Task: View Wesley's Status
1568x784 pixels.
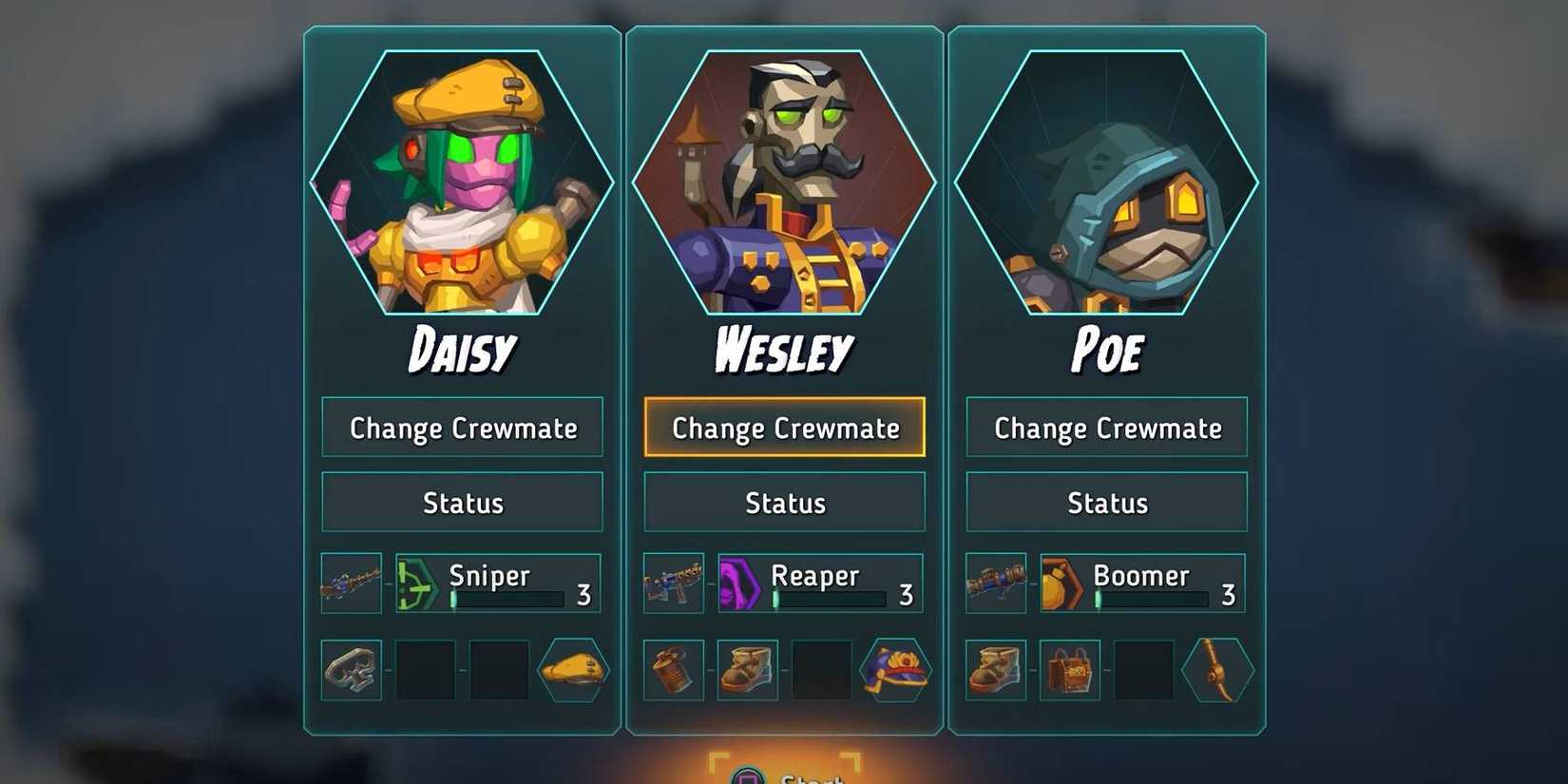Action: 785,503
